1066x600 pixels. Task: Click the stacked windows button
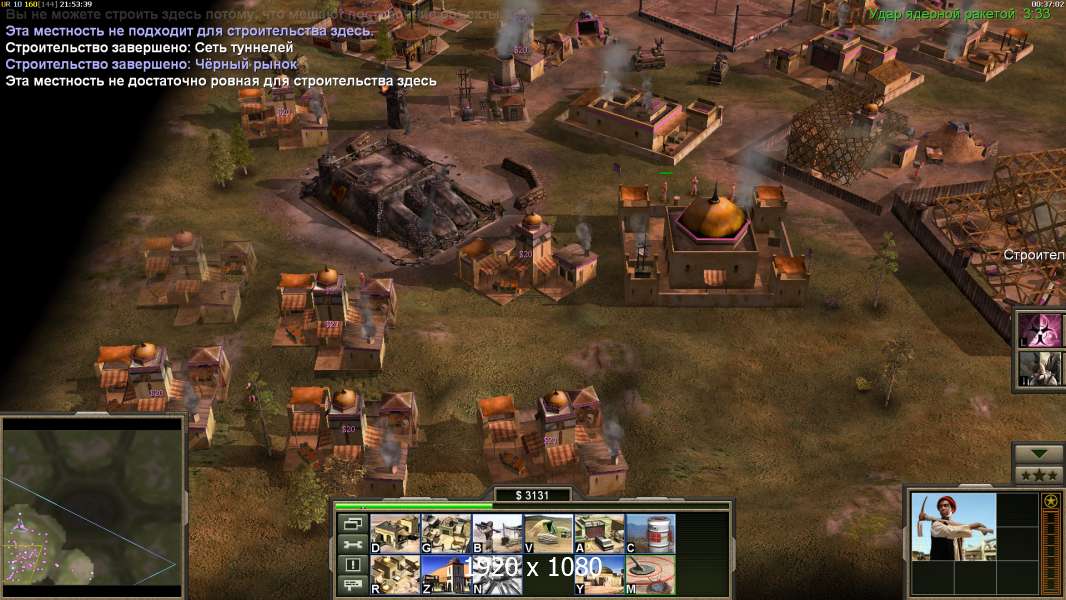click(x=352, y=523)
